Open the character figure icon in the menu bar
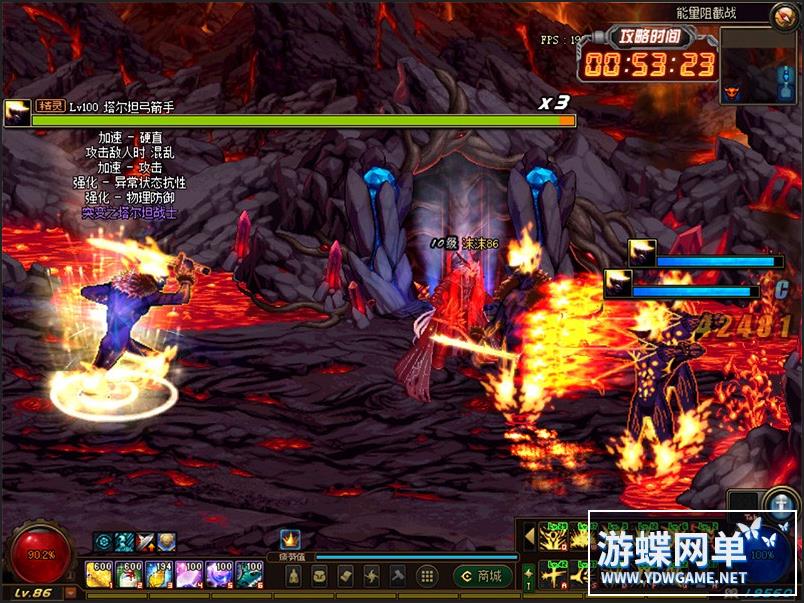Image resolution: width=804 pixels, height=603 pixels. click(x=294, y=576)
